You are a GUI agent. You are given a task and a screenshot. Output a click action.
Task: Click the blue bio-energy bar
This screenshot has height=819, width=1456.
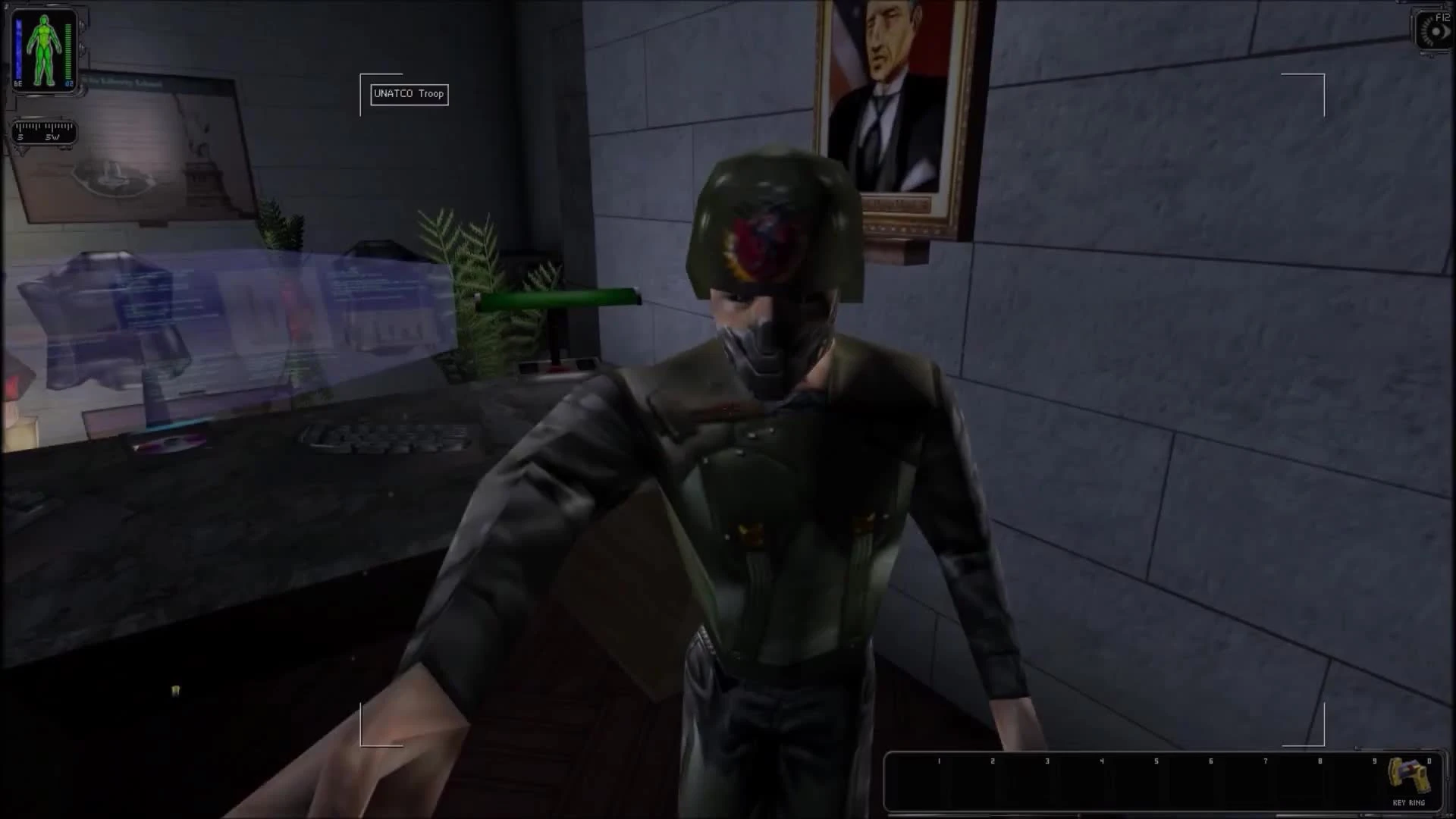pyautogui.click(x=19, y=48)
